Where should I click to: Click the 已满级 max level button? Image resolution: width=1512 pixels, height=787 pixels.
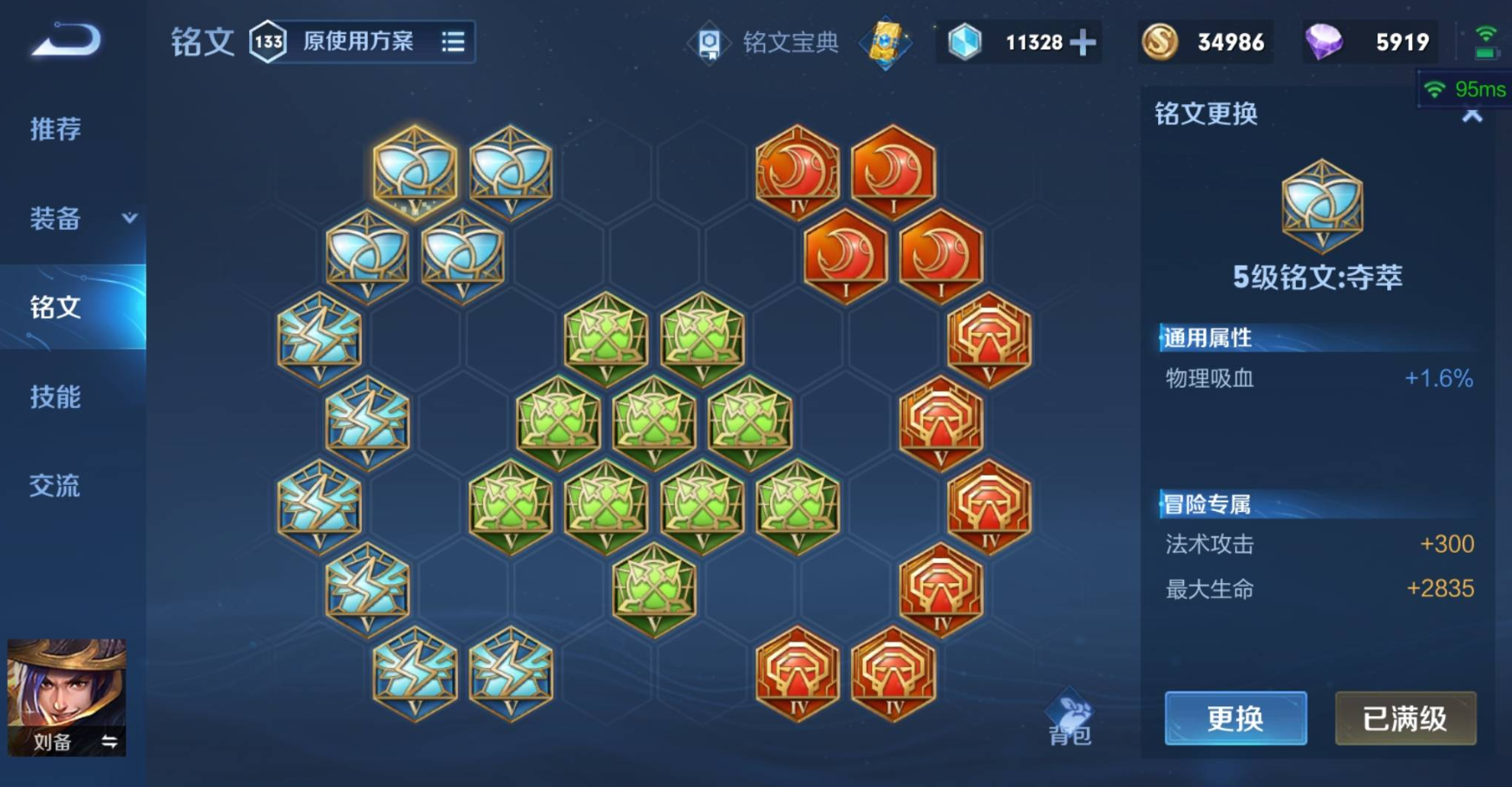[x=1404, y=718]
